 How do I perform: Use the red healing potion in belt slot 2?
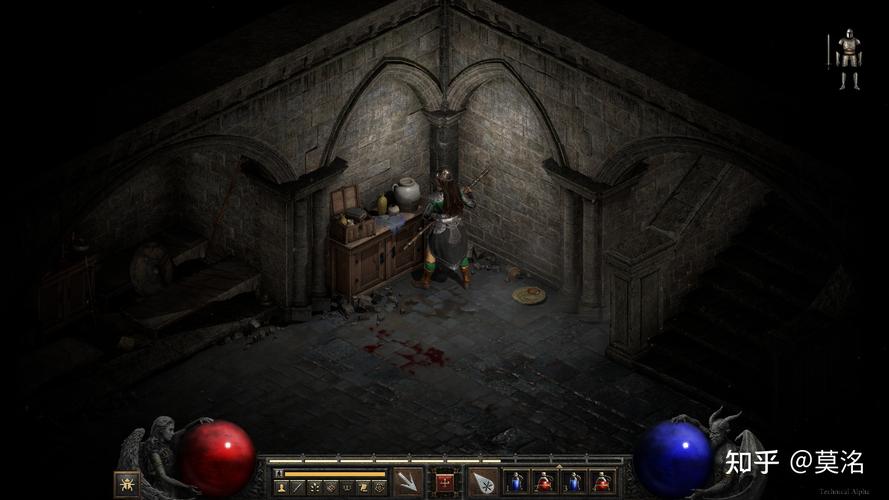[x=544, y=482]
